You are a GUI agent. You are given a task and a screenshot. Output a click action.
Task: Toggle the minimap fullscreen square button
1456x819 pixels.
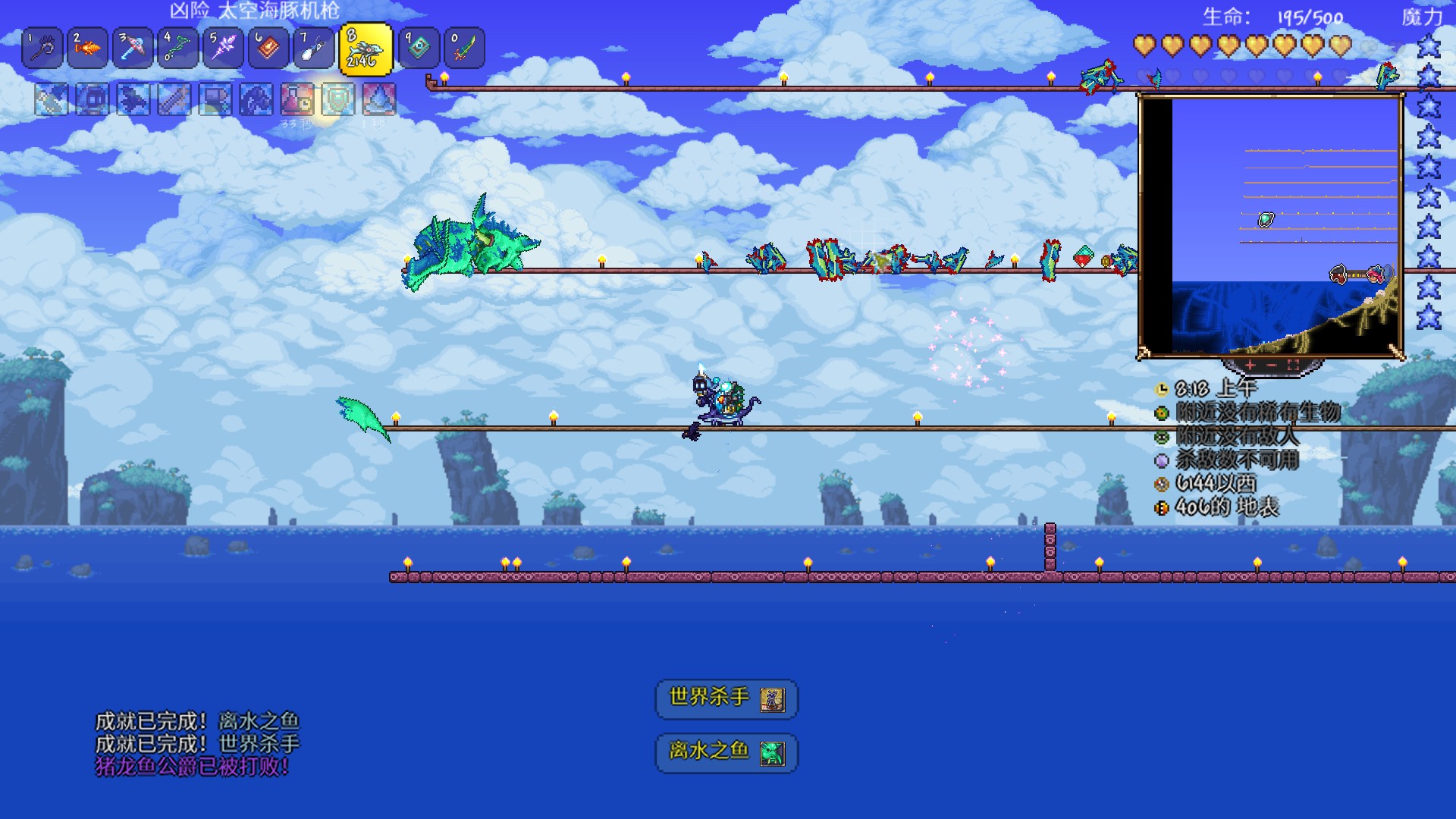pos(1294,366)
